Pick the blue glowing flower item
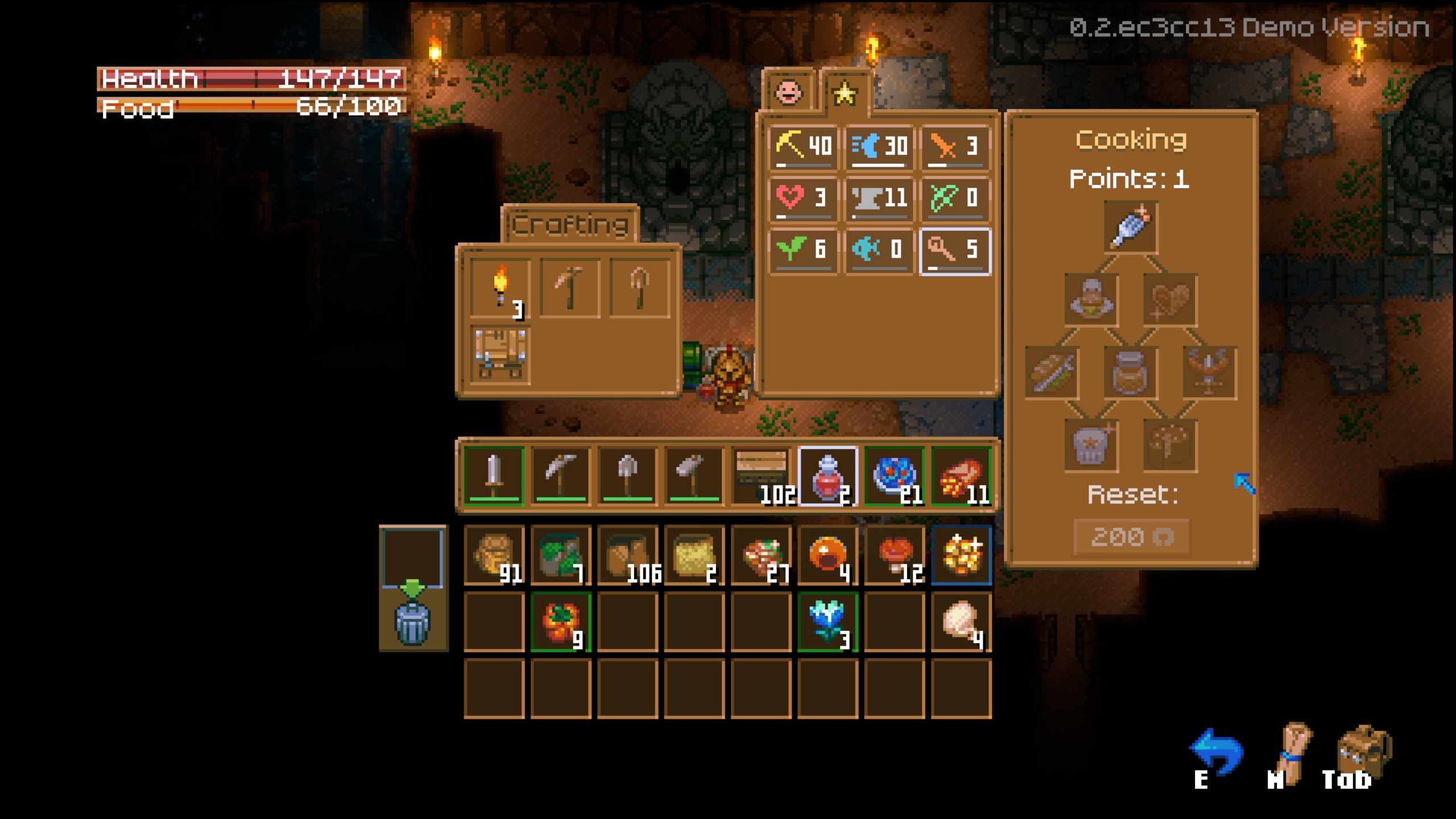Screen dimensions: 1456x819 click(x=828, y=622)
